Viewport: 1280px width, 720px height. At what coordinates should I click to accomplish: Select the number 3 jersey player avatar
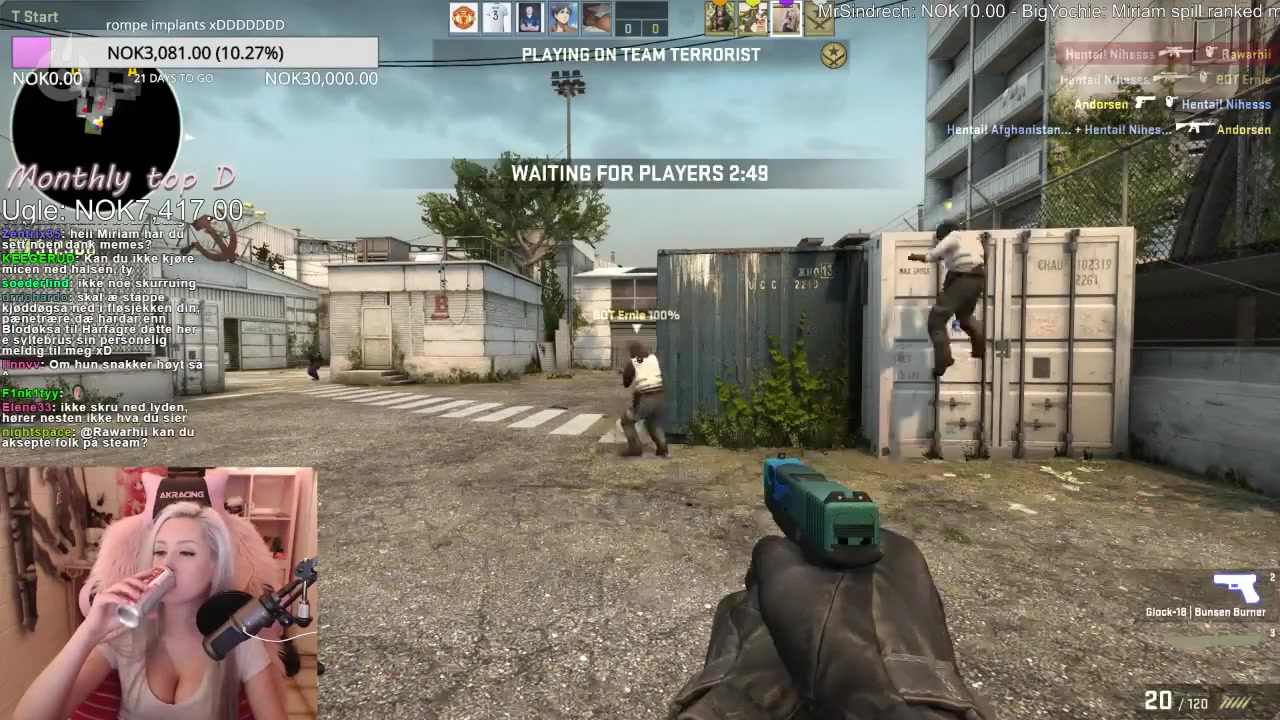coord(497,18)
